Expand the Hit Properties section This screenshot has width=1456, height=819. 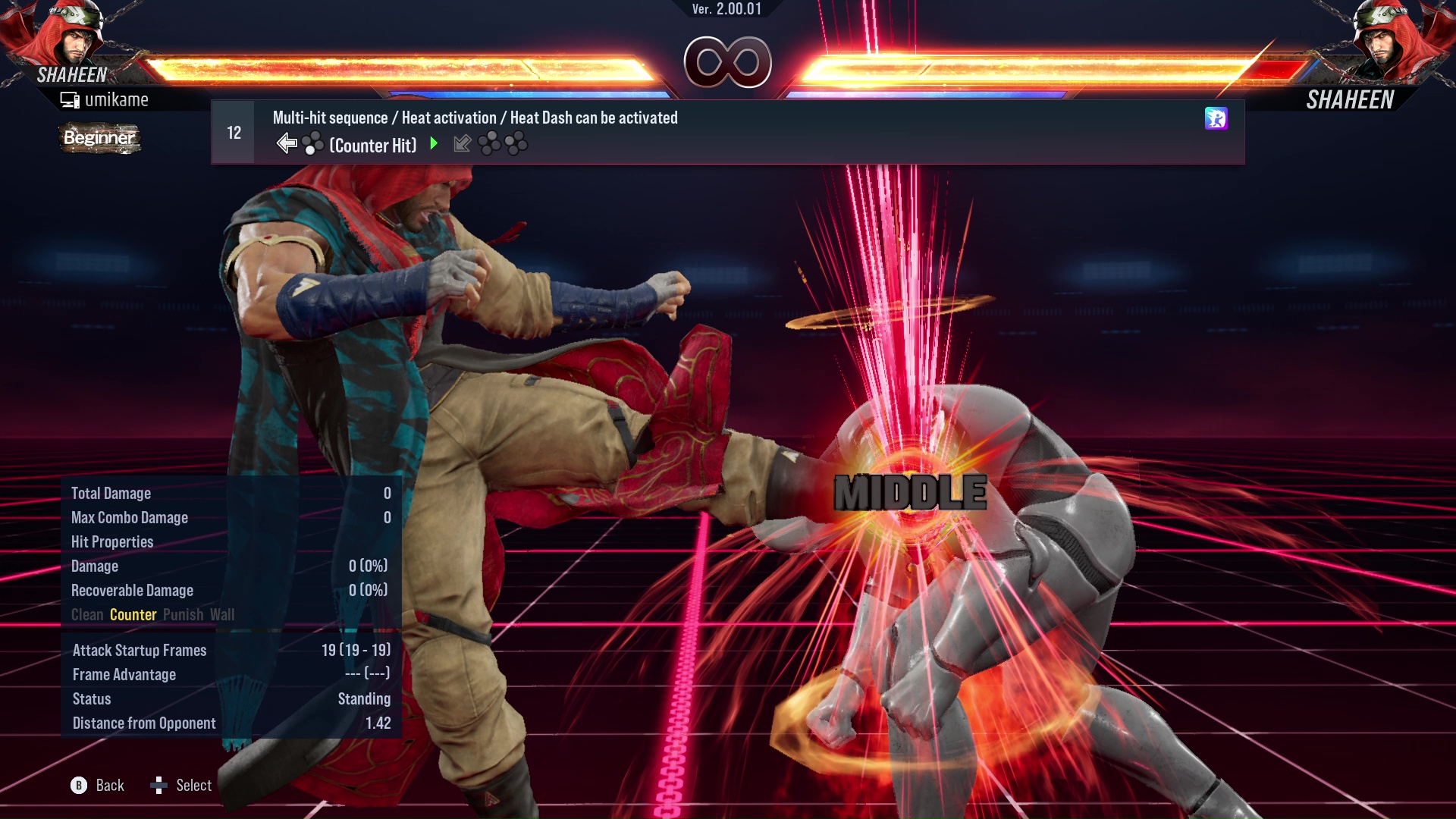(112, 541)
